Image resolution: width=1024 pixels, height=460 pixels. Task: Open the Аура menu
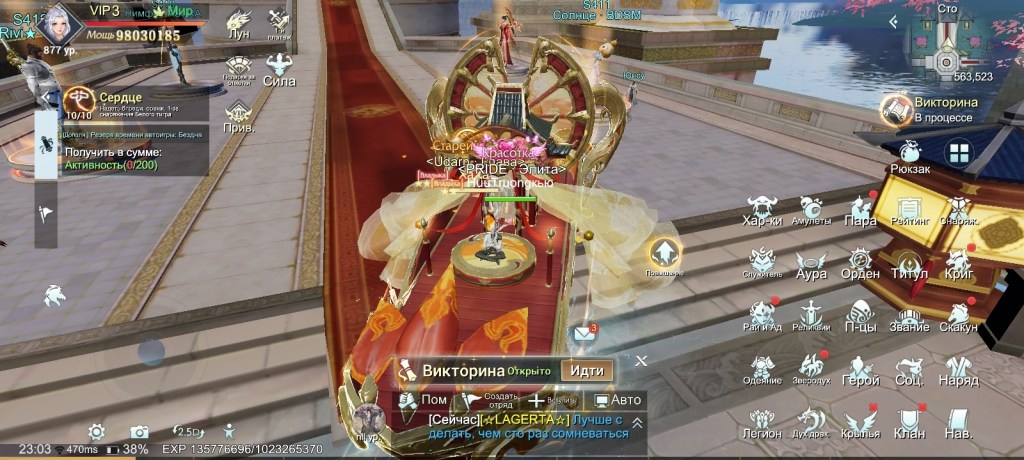pyautogui.click(x=811, y=265)
